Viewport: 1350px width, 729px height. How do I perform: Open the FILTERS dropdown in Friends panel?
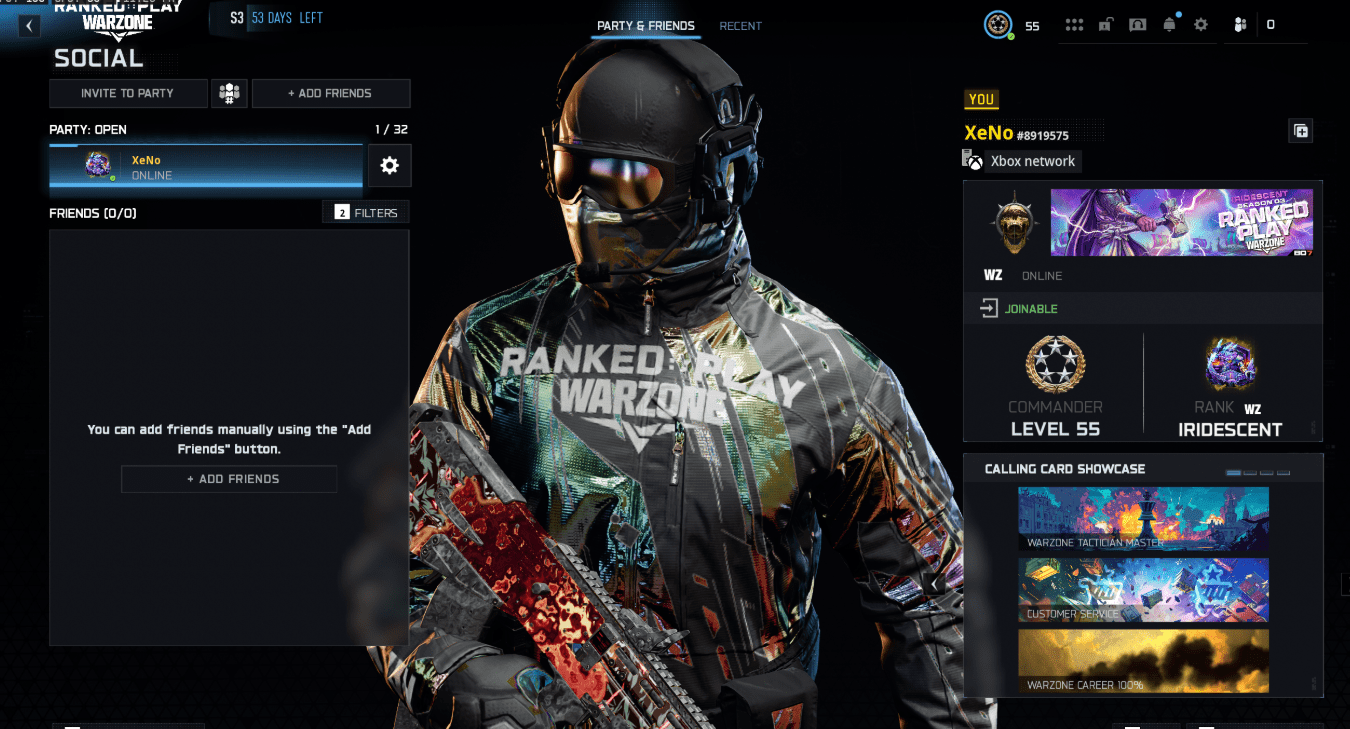pos(366,212)
